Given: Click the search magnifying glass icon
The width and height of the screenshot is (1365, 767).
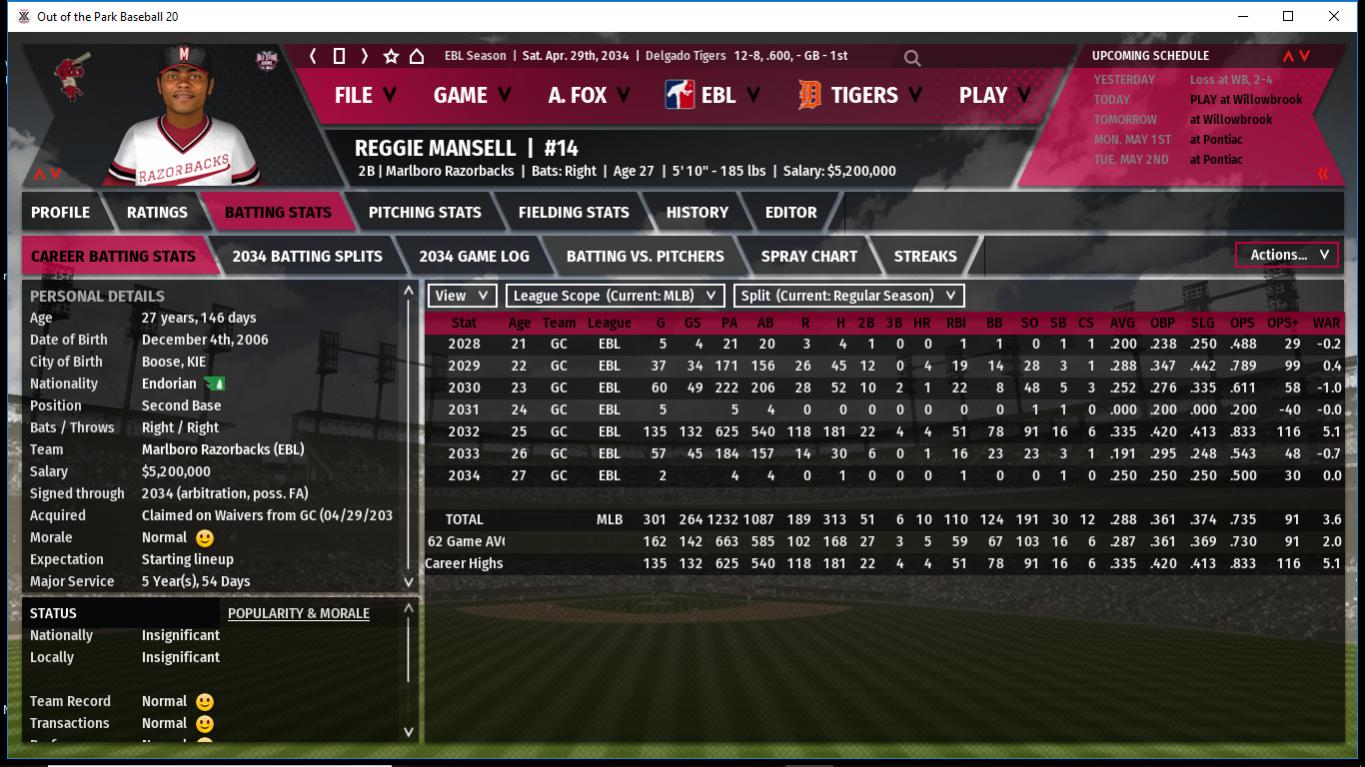Looking at the screenshot, I should [x=912, y=58].
